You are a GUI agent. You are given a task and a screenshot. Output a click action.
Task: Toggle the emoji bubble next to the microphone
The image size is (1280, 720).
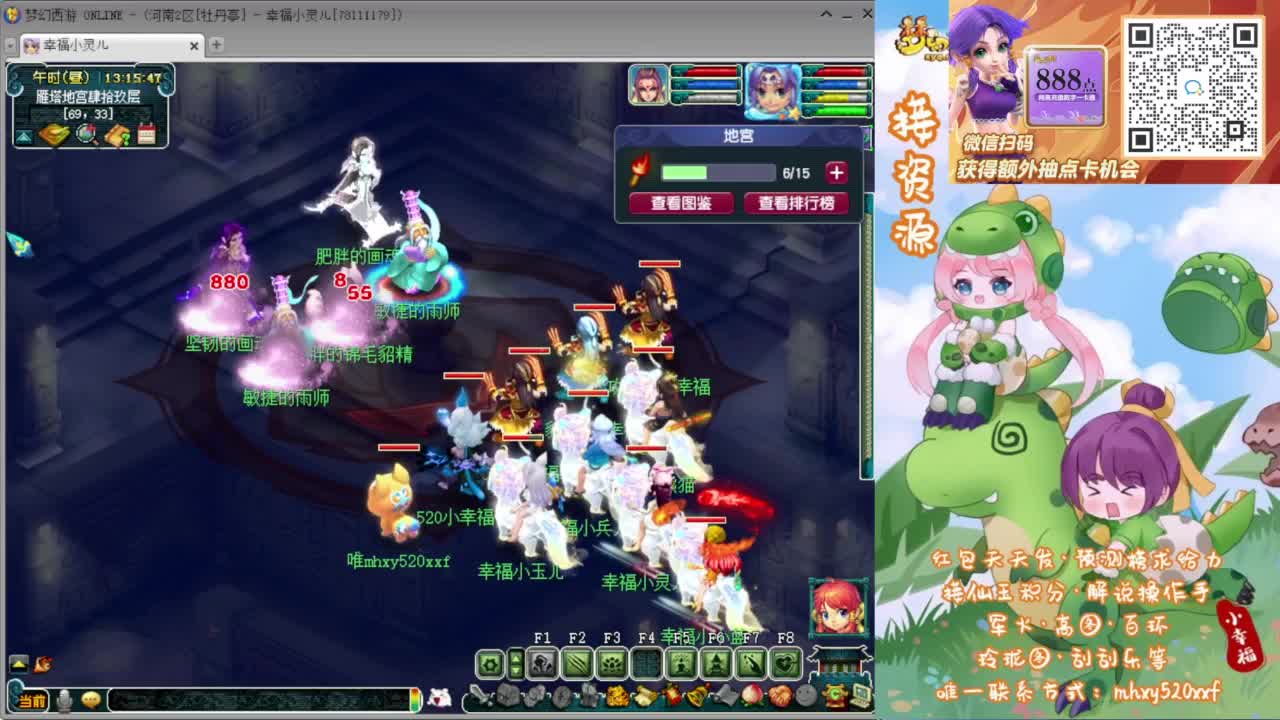(x=91, y=700)
